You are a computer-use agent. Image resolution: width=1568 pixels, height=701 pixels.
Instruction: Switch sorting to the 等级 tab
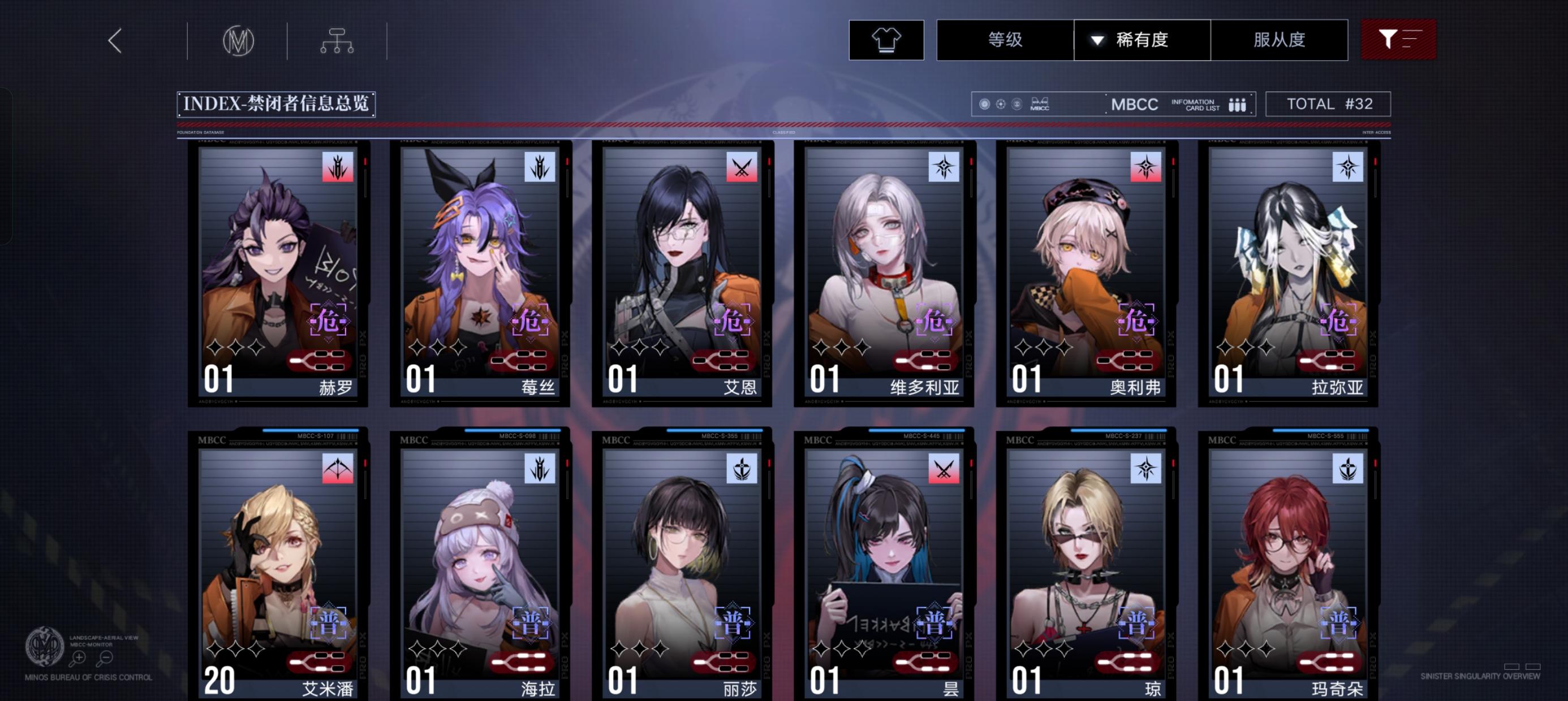tap(1005, 39)
